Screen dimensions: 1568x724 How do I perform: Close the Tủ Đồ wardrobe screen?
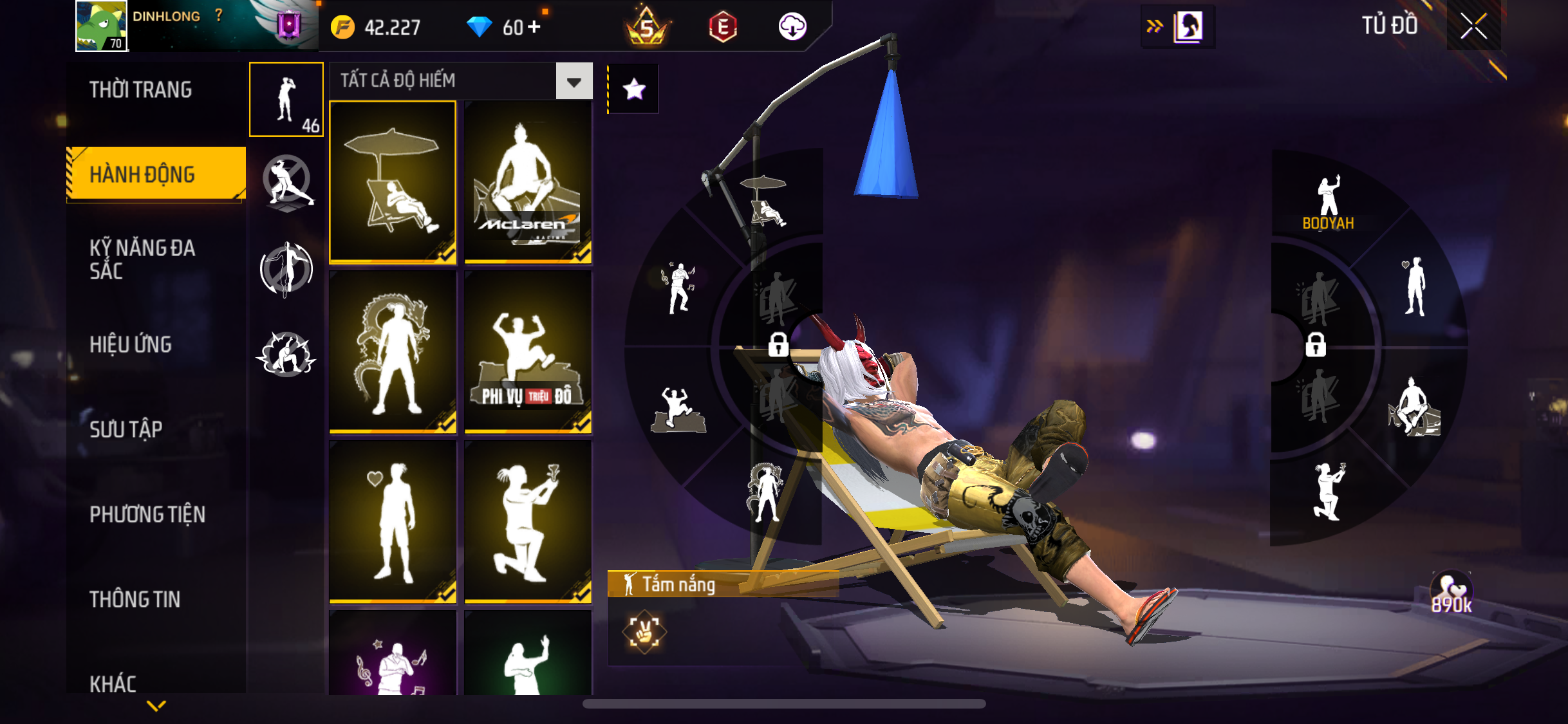click(x=1473, y=26)
